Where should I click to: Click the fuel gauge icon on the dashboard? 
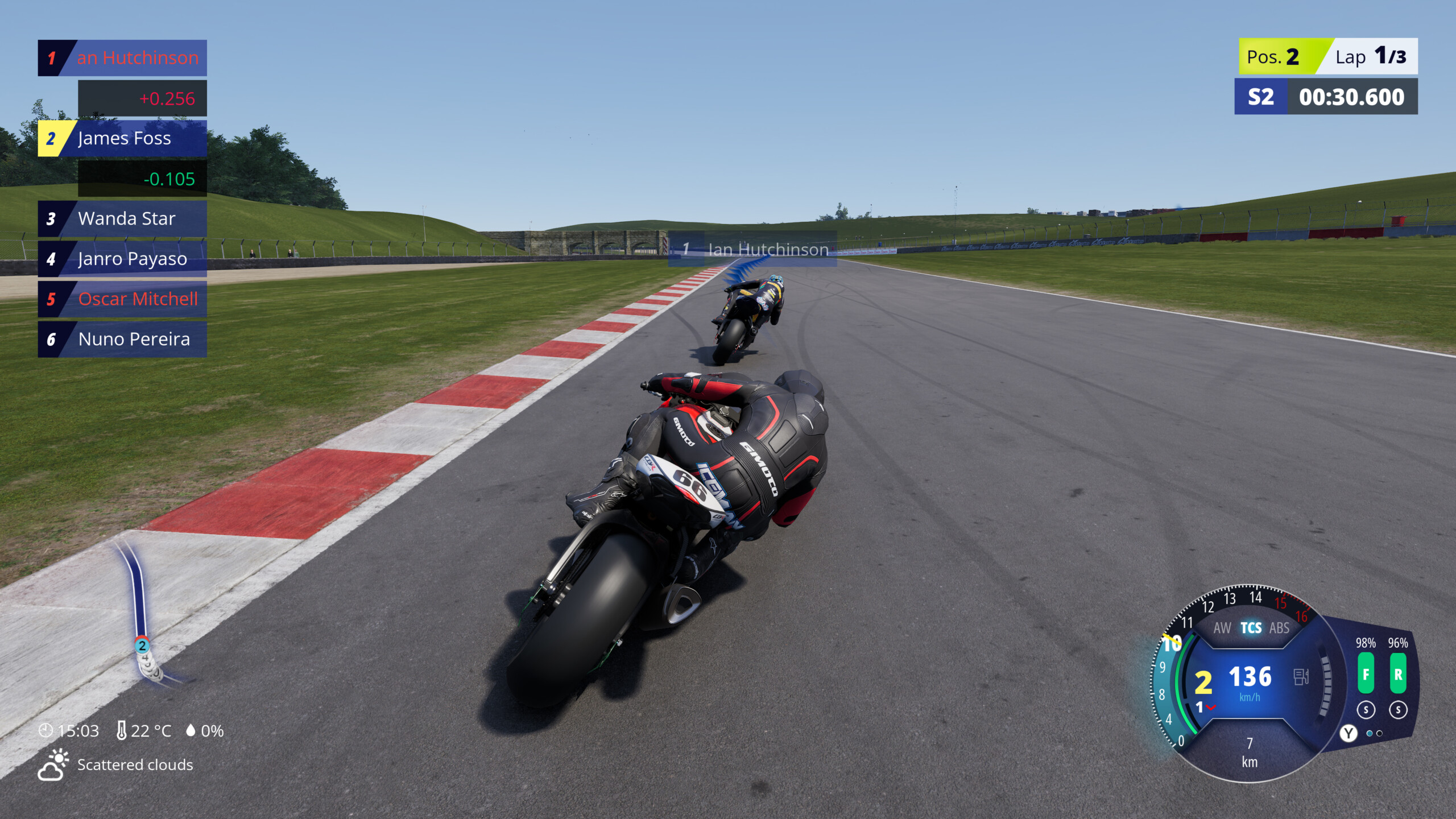[1300, 677]
